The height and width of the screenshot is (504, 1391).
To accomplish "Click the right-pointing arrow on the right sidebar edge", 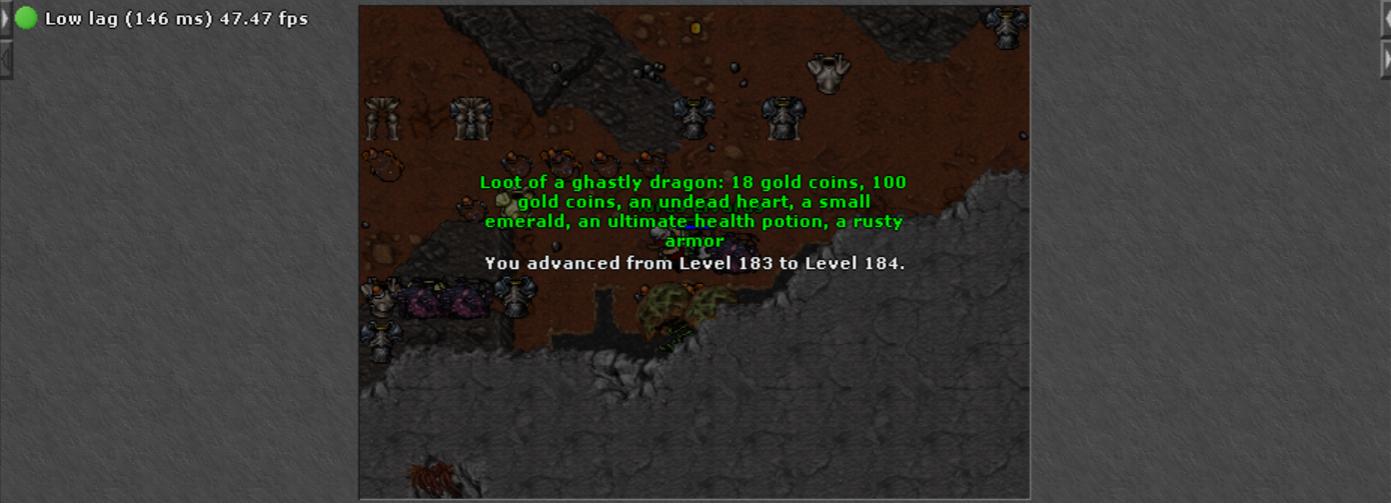I will [1385, 59].
